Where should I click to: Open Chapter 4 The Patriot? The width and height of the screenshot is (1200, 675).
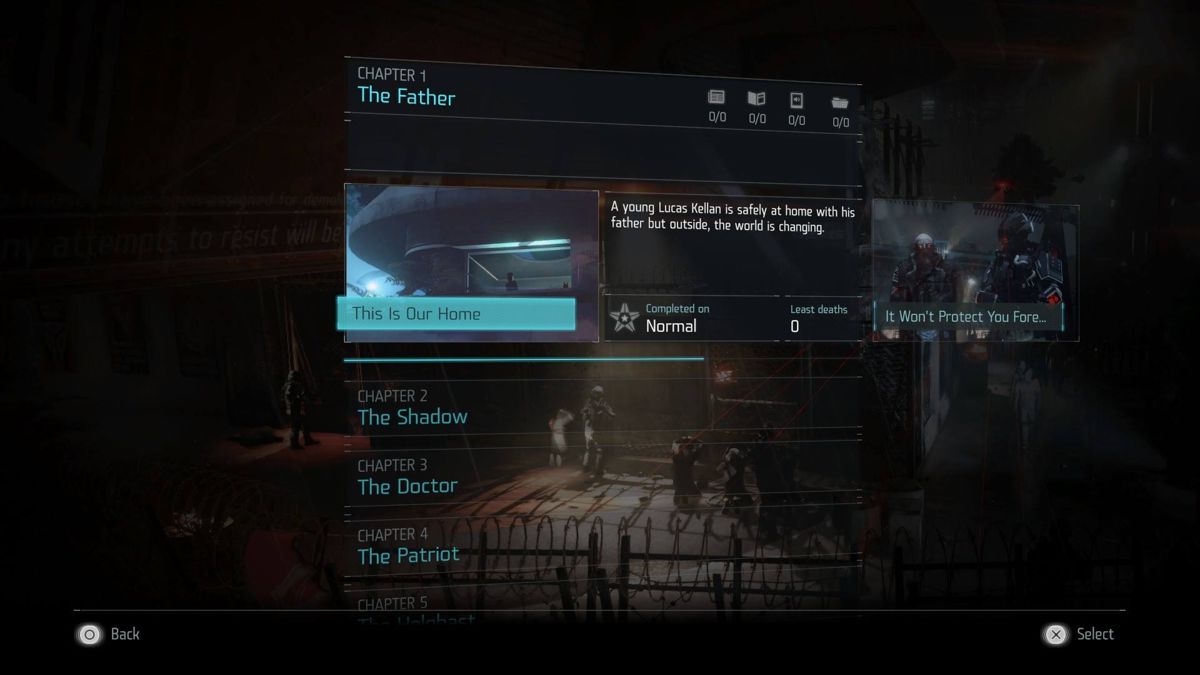(x=408, y=546)
